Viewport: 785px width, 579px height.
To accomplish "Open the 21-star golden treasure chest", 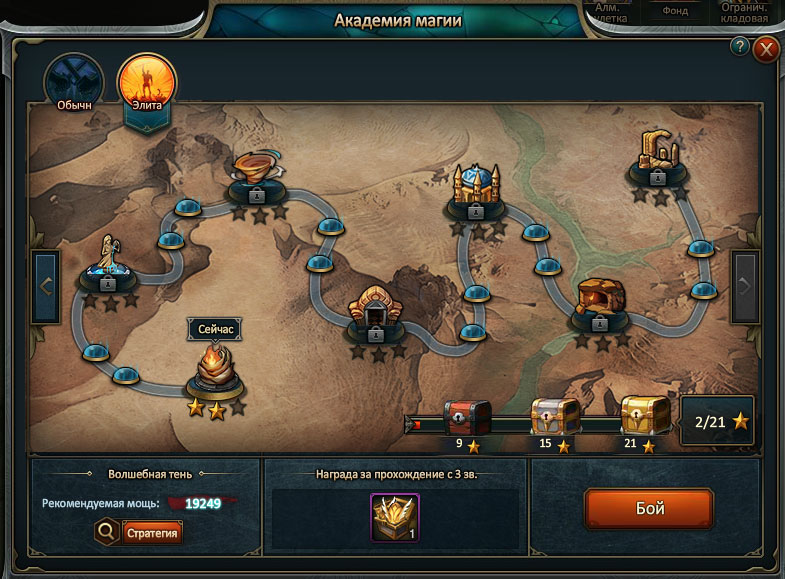I will point(645,416).
